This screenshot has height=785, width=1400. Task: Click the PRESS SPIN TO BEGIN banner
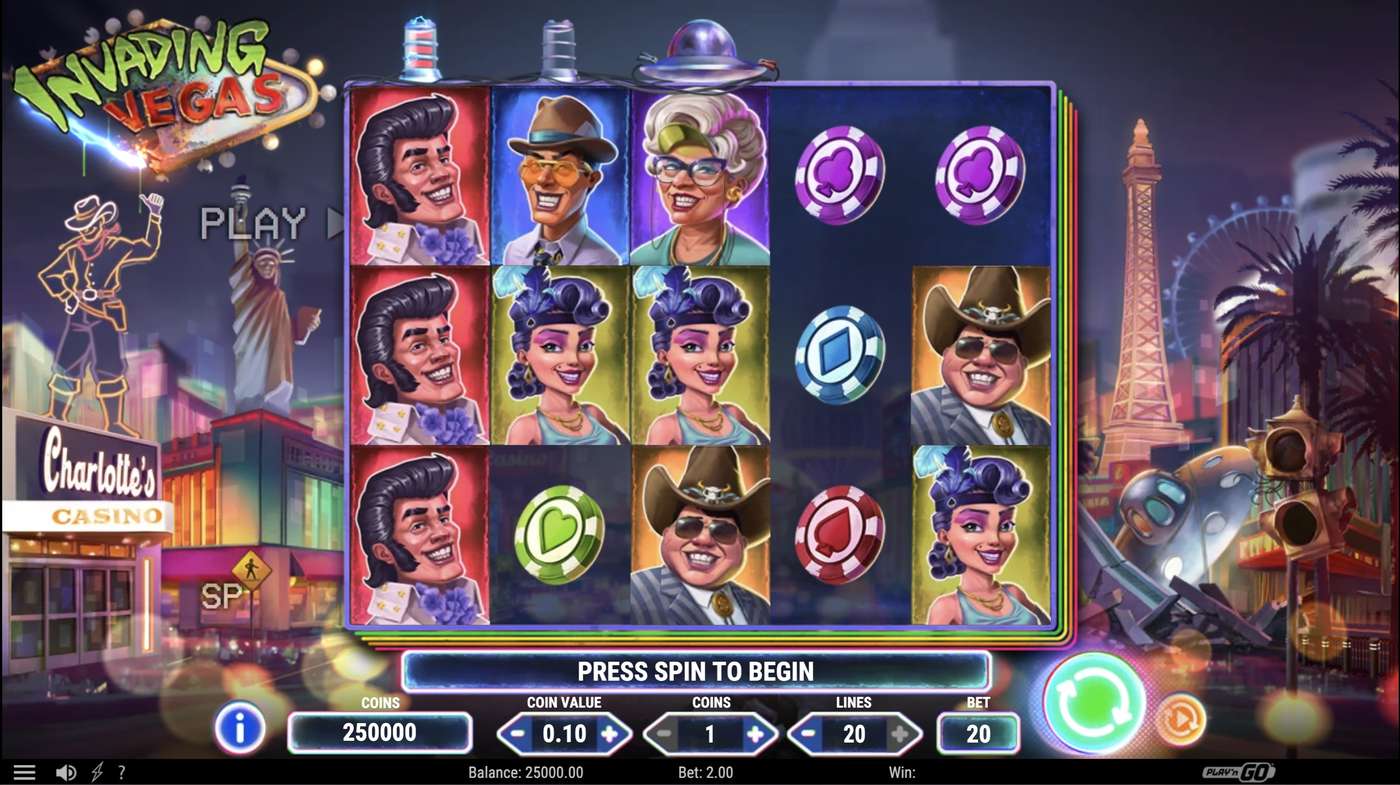click(x=695, y=671)
